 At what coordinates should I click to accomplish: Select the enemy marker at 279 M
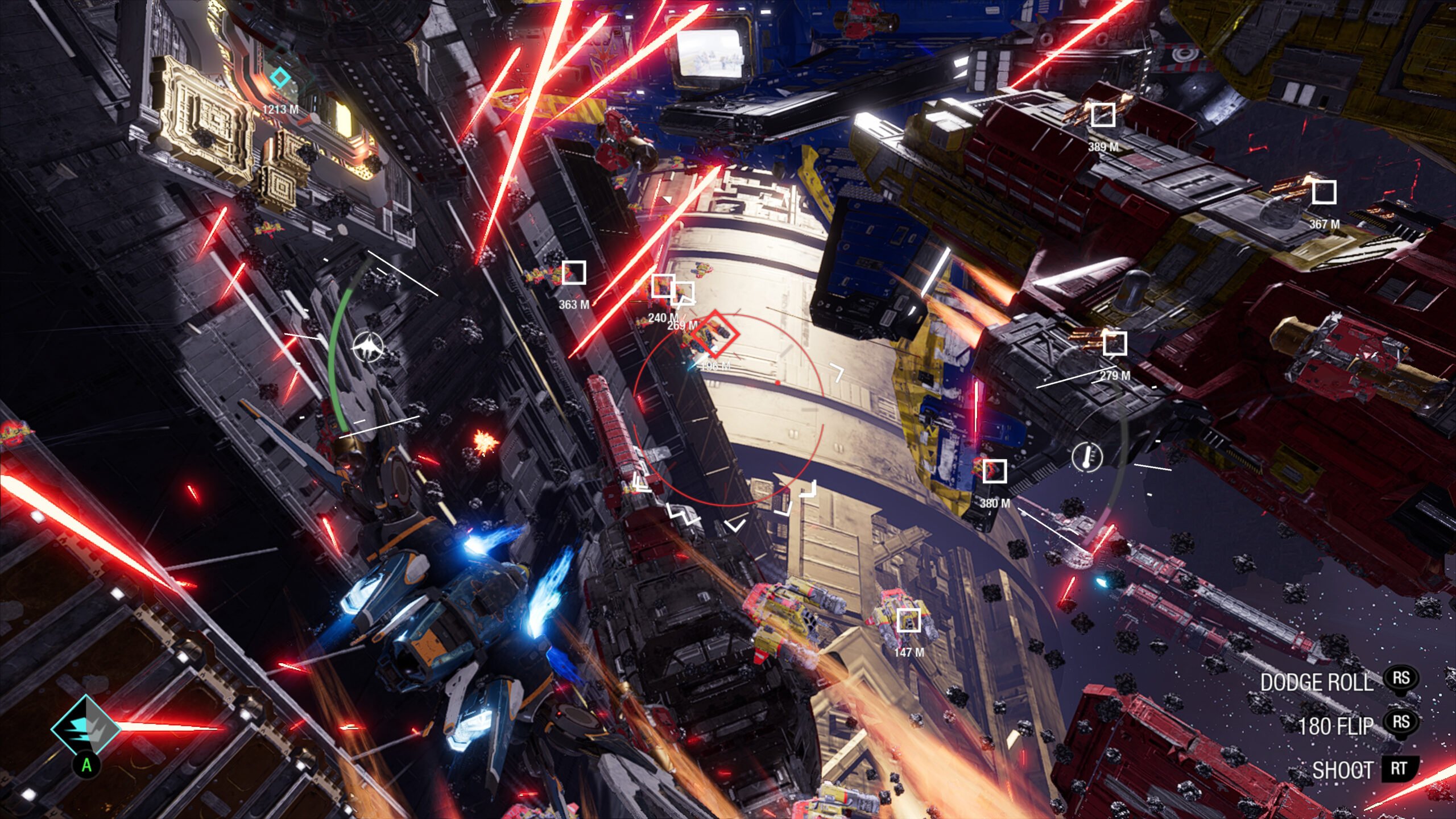point(1114,344)
